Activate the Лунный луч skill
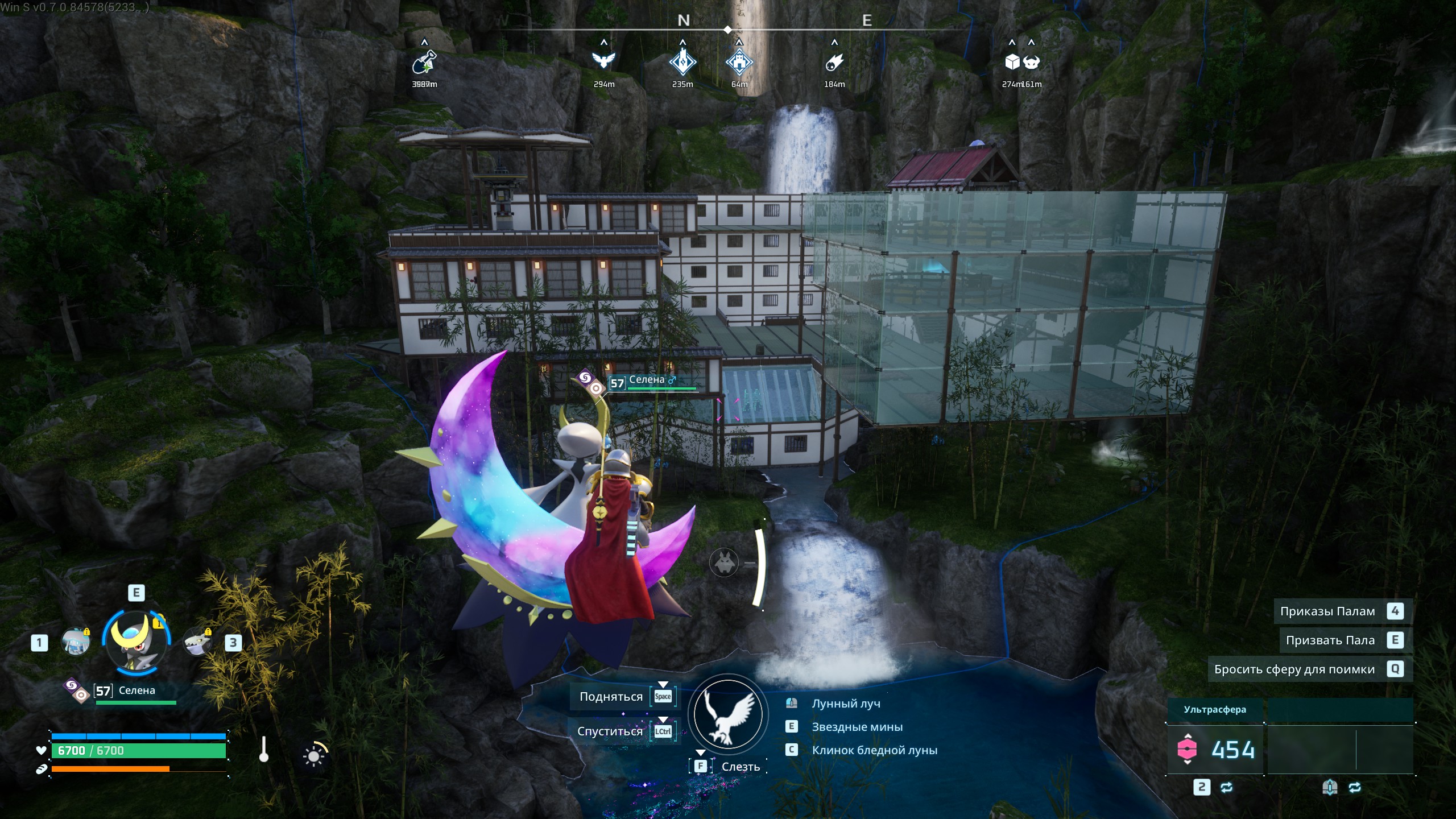The image size is (1456, 819). 846,704
